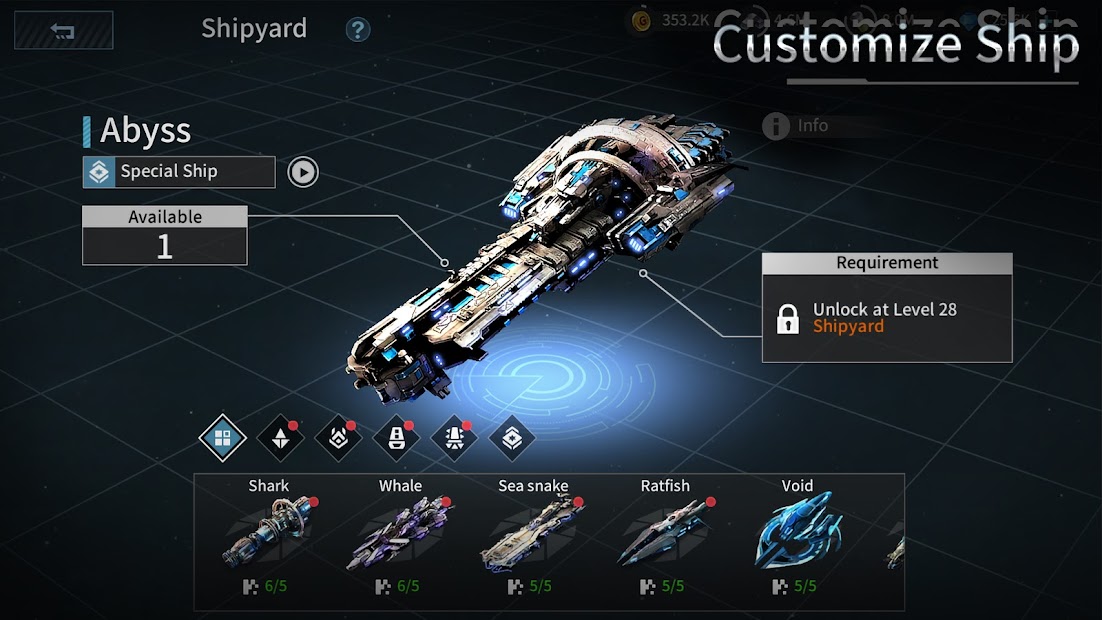
Task: Switch to the small triangle-ship class tab
Action: [x=280, y=438]
